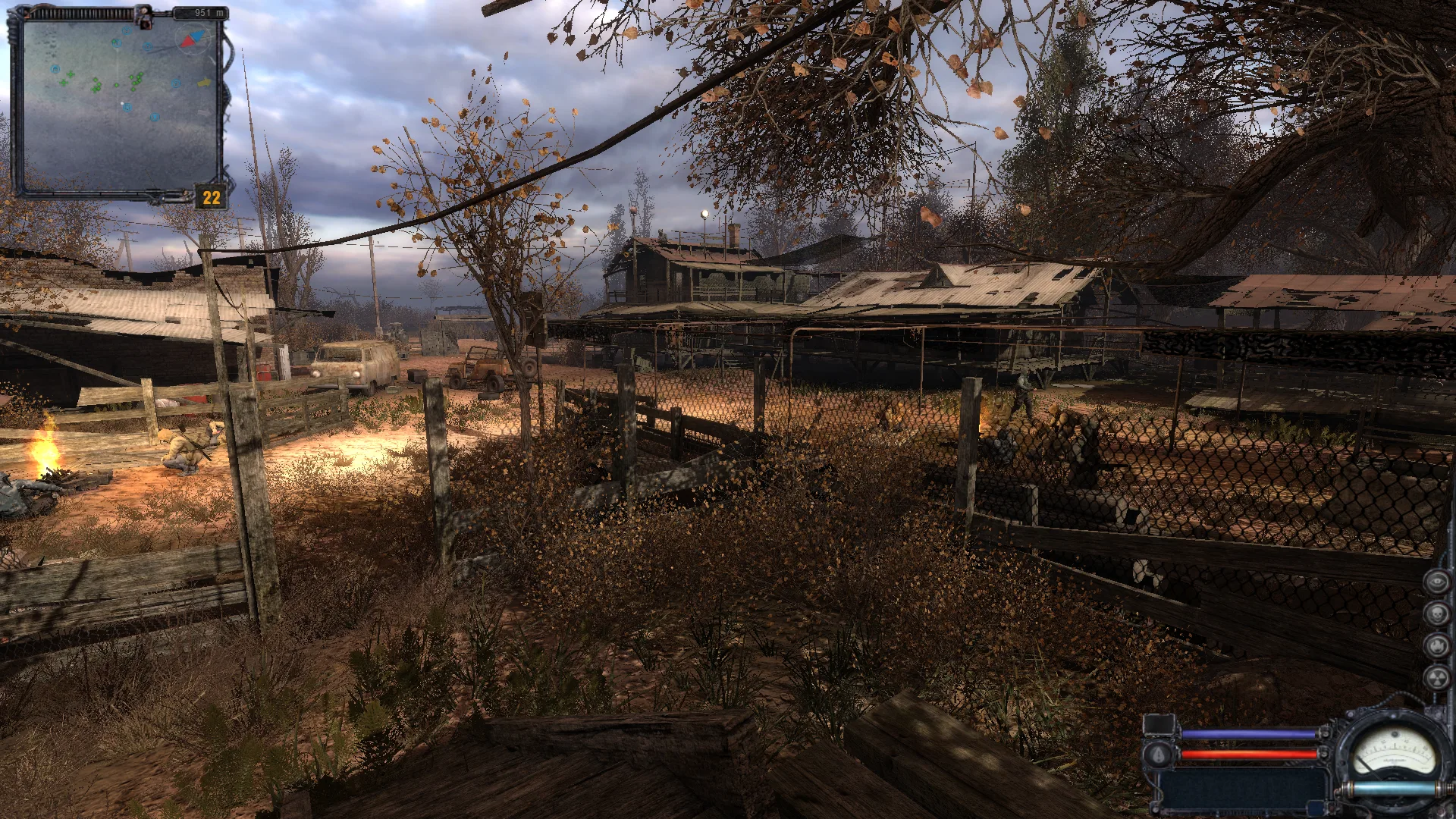Click the round warning icon beside red bar
Viewport: 1456px width, 819px height.
1158,755
